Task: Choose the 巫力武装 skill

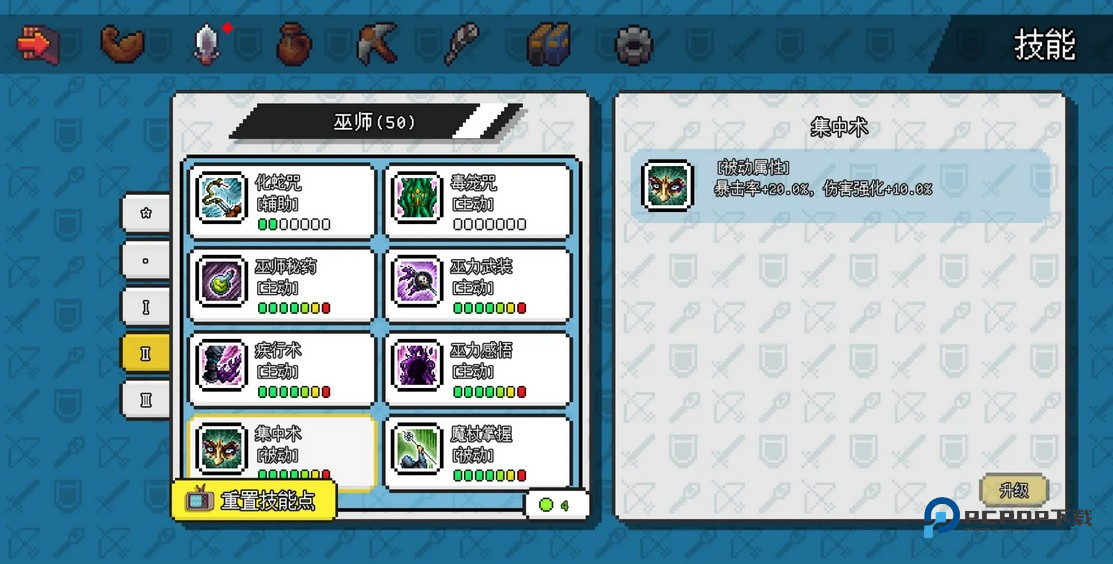Action: 477,284
